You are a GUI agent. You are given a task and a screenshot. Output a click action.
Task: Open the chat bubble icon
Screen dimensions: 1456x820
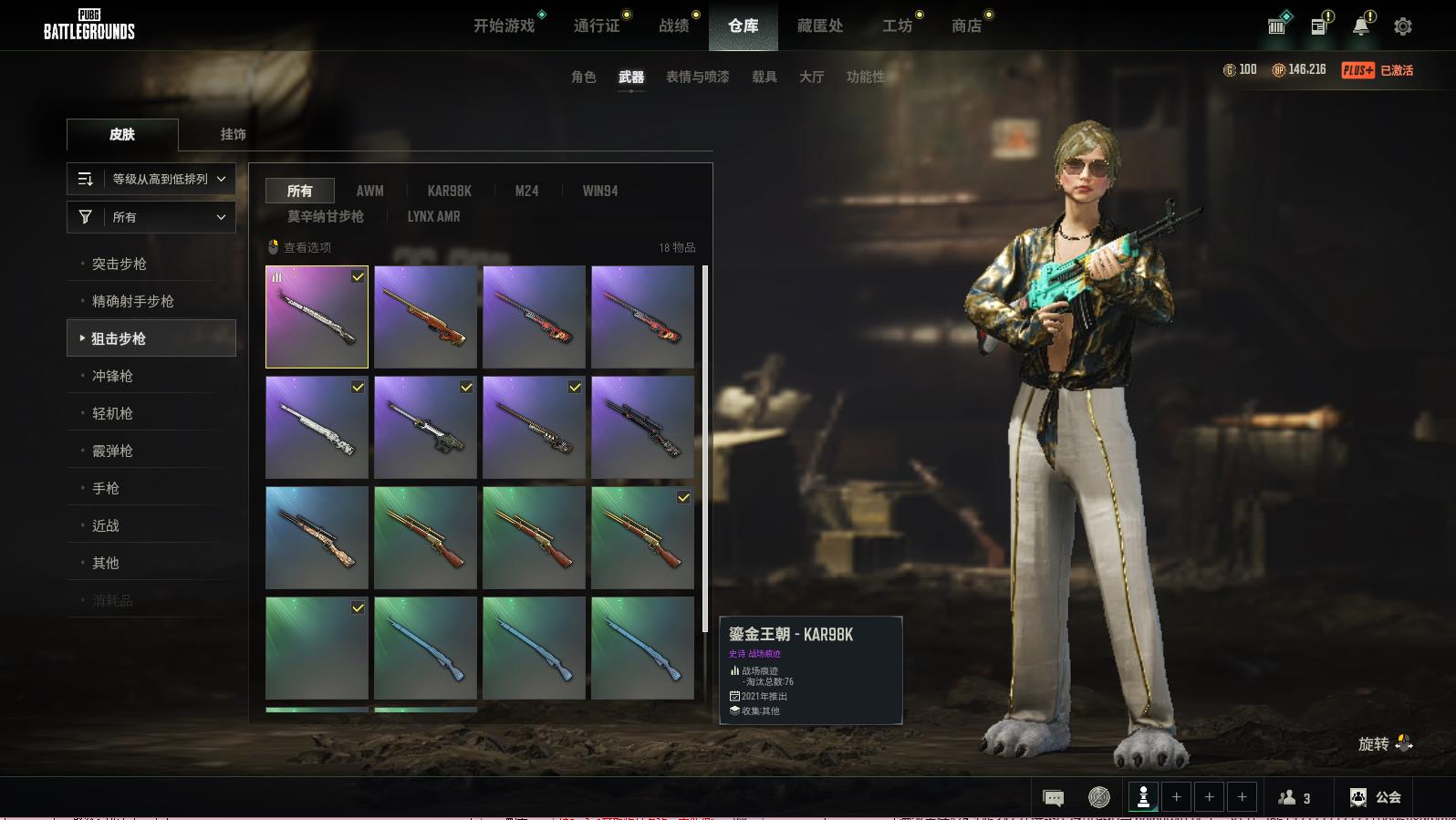click(1053, 798)
